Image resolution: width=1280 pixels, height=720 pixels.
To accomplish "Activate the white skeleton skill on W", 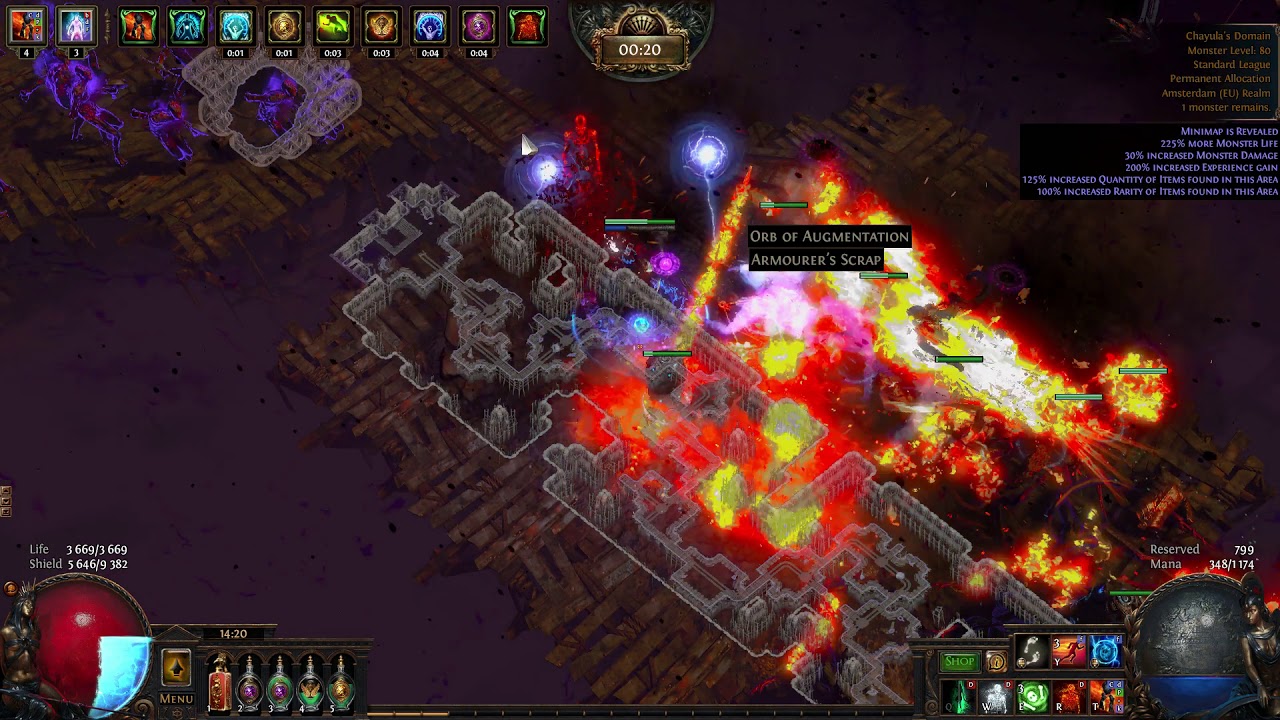I will (994, 697).
